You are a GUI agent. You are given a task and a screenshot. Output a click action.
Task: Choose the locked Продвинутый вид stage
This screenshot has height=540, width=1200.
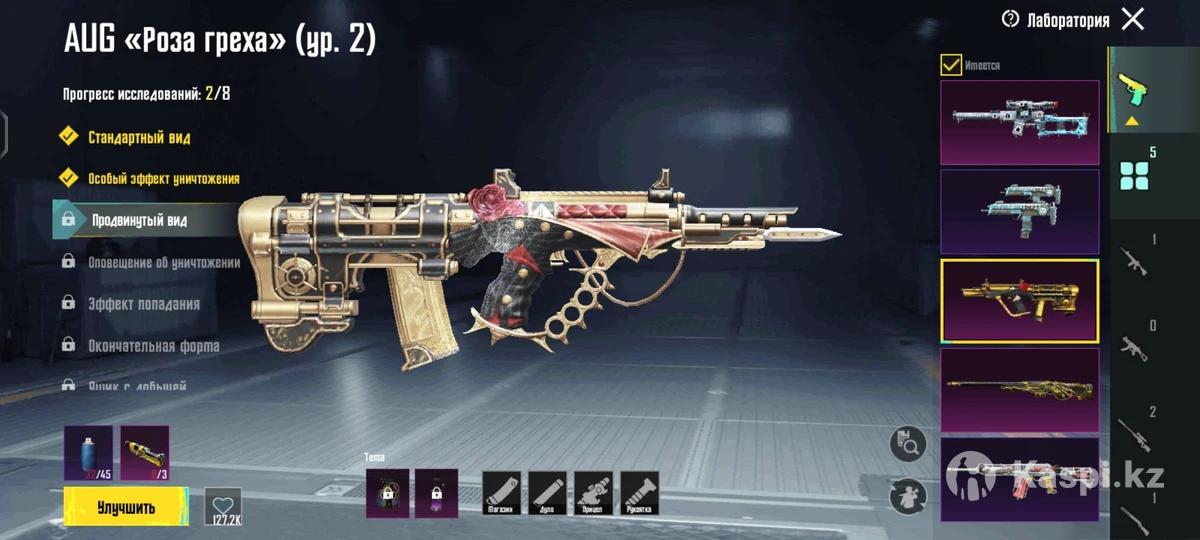tap(139, 220)
